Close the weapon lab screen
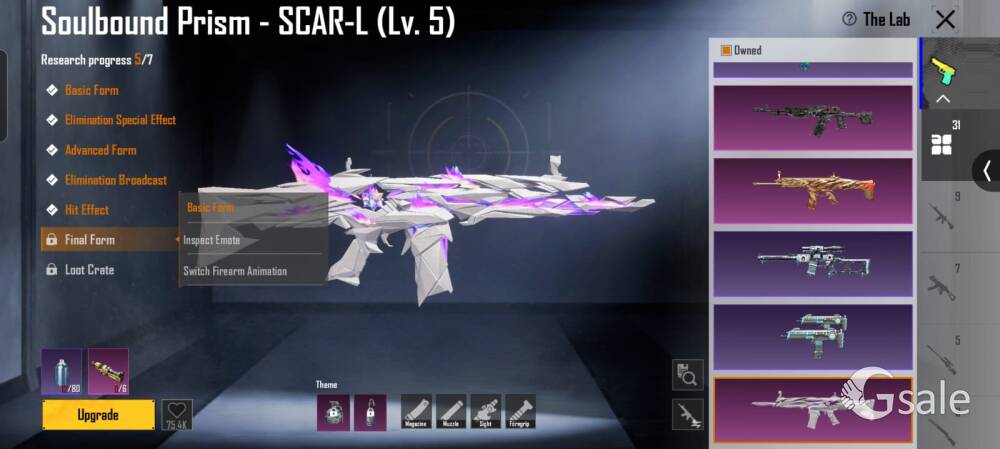1000x449 pixels. (x=945, y=19)
